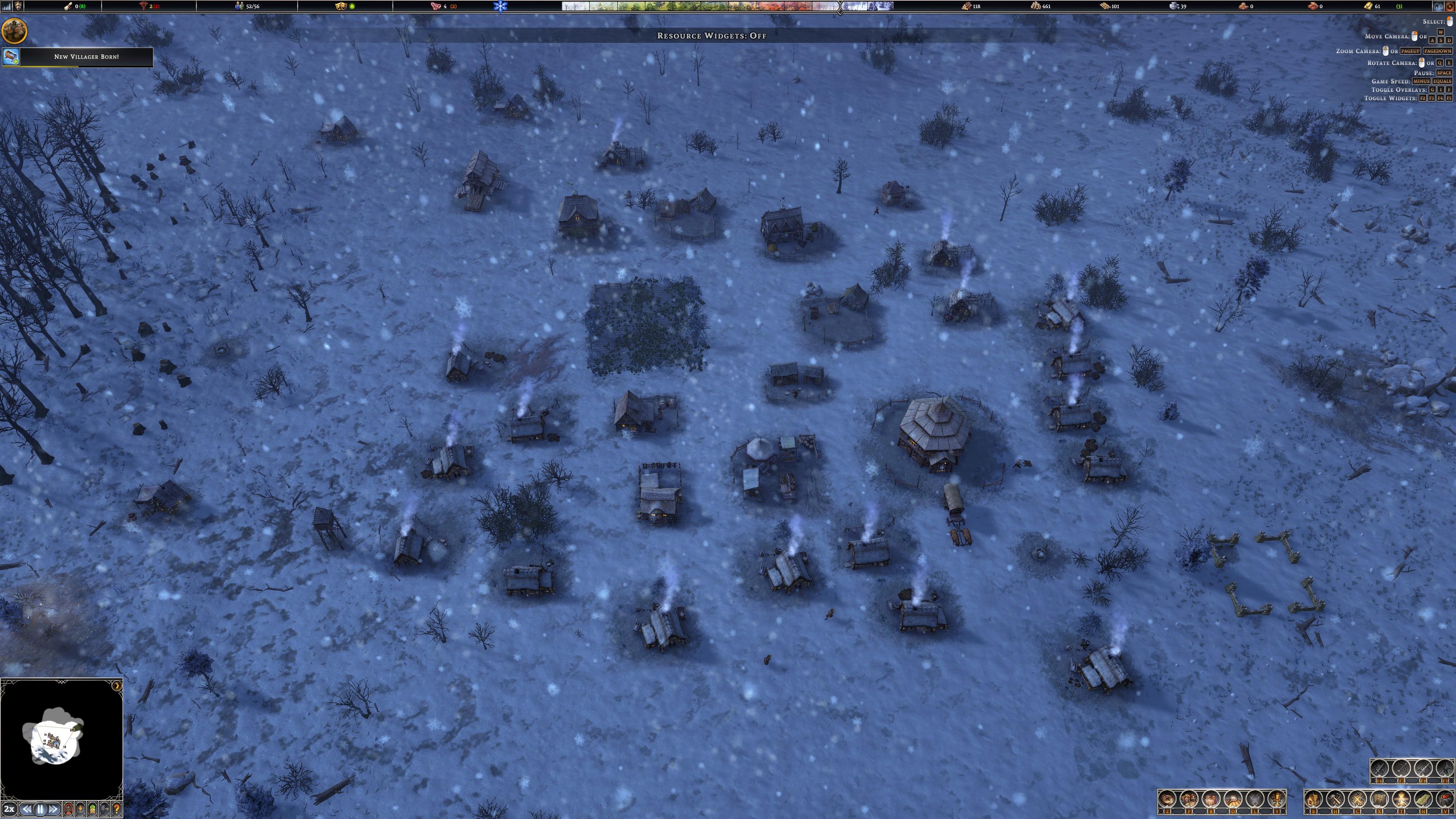Open help with the question mark button
1456x819 pixels.
116,809
